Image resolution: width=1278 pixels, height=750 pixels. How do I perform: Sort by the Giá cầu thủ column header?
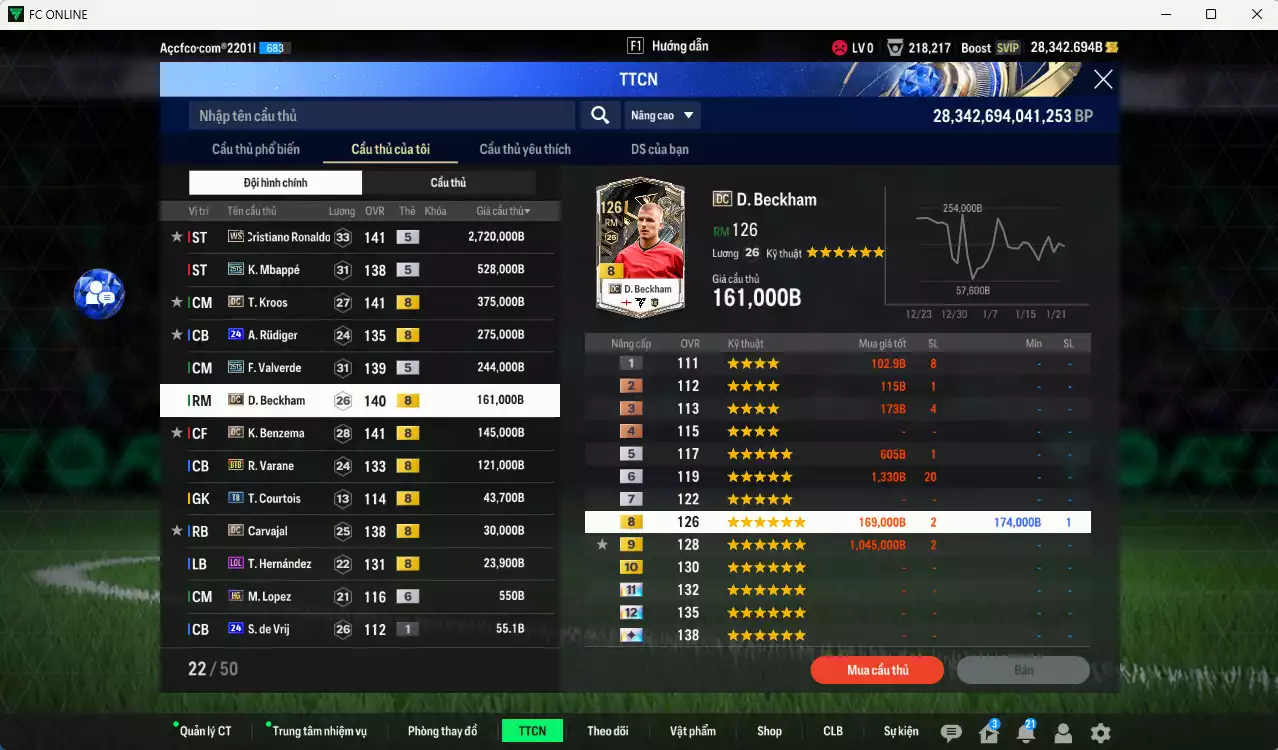point(502,211)
